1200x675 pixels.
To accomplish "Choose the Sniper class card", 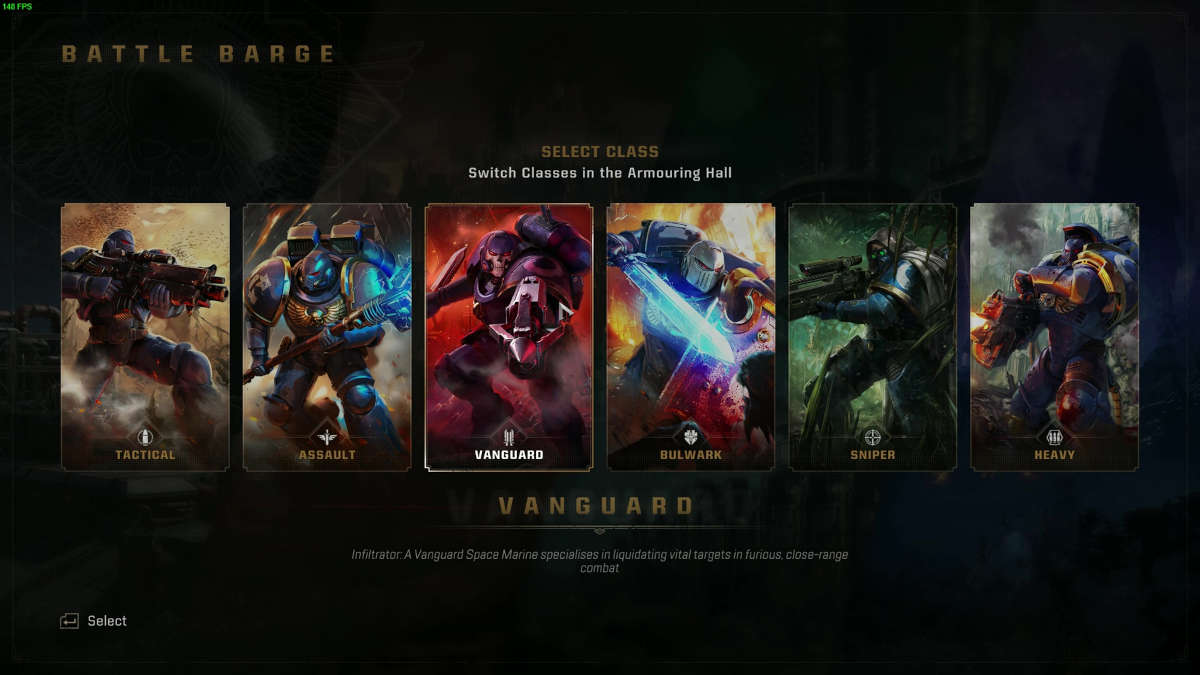I will (873, 337).
